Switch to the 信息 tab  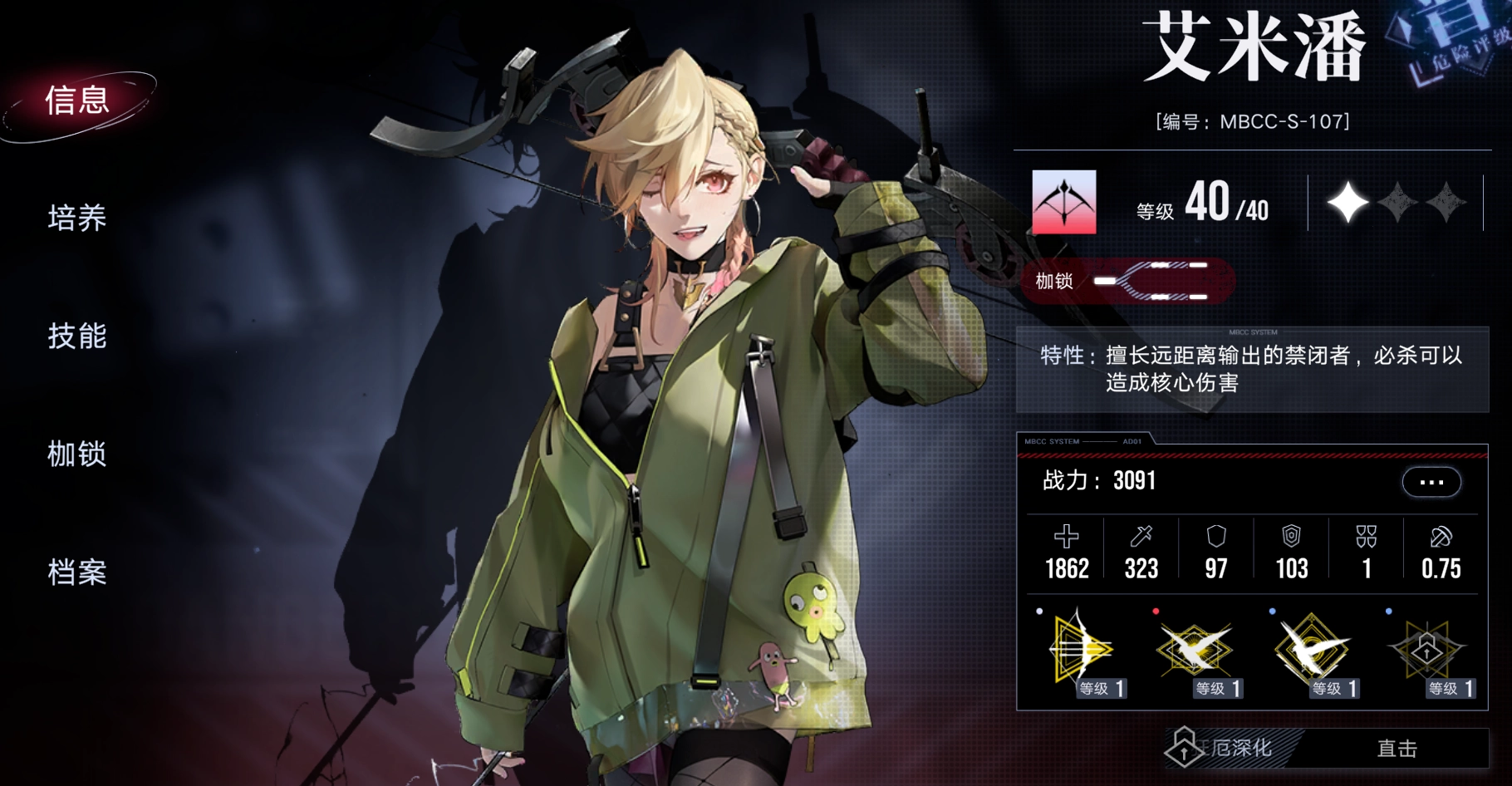coord(77,101)
